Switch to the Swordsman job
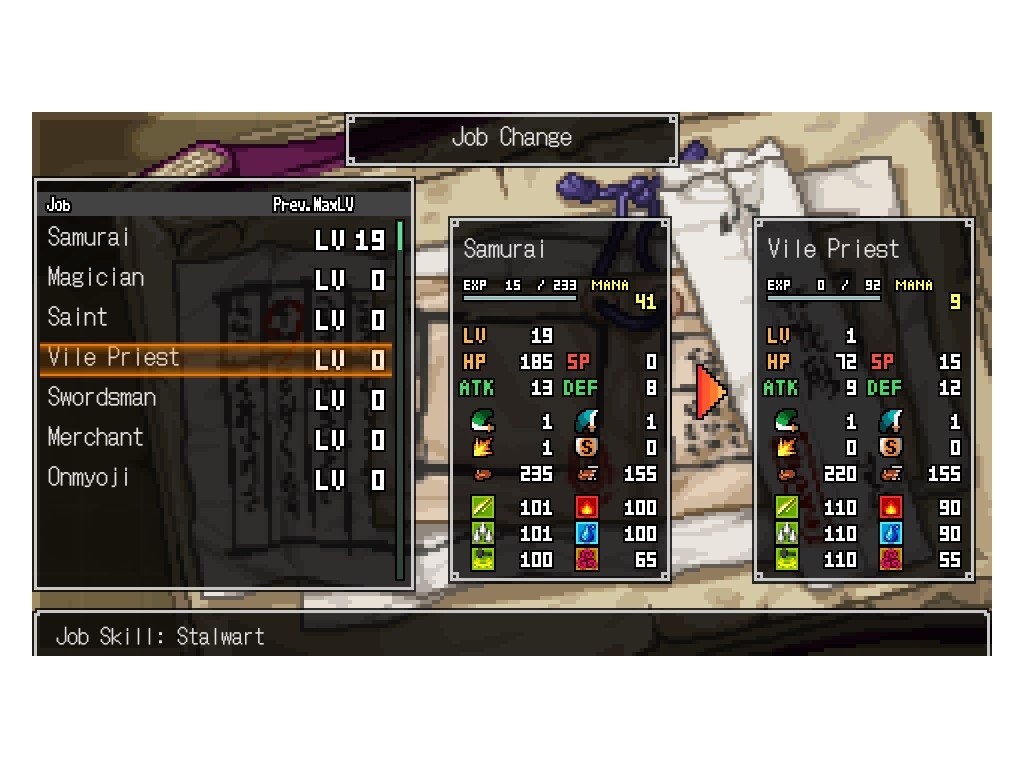Screen dimensions: 1024x768 pos(215,399)
